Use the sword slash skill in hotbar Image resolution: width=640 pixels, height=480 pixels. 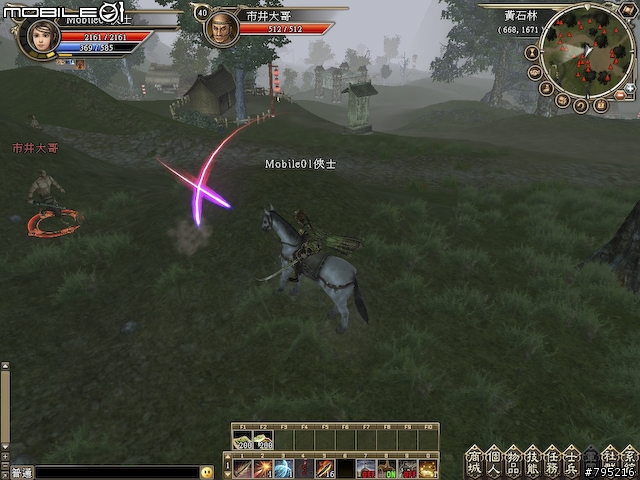click(243, 468)
